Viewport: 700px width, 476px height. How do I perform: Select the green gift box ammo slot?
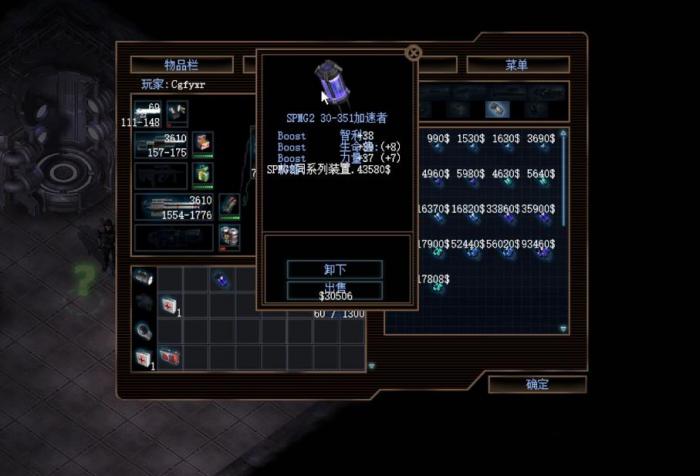click(204, 174)
